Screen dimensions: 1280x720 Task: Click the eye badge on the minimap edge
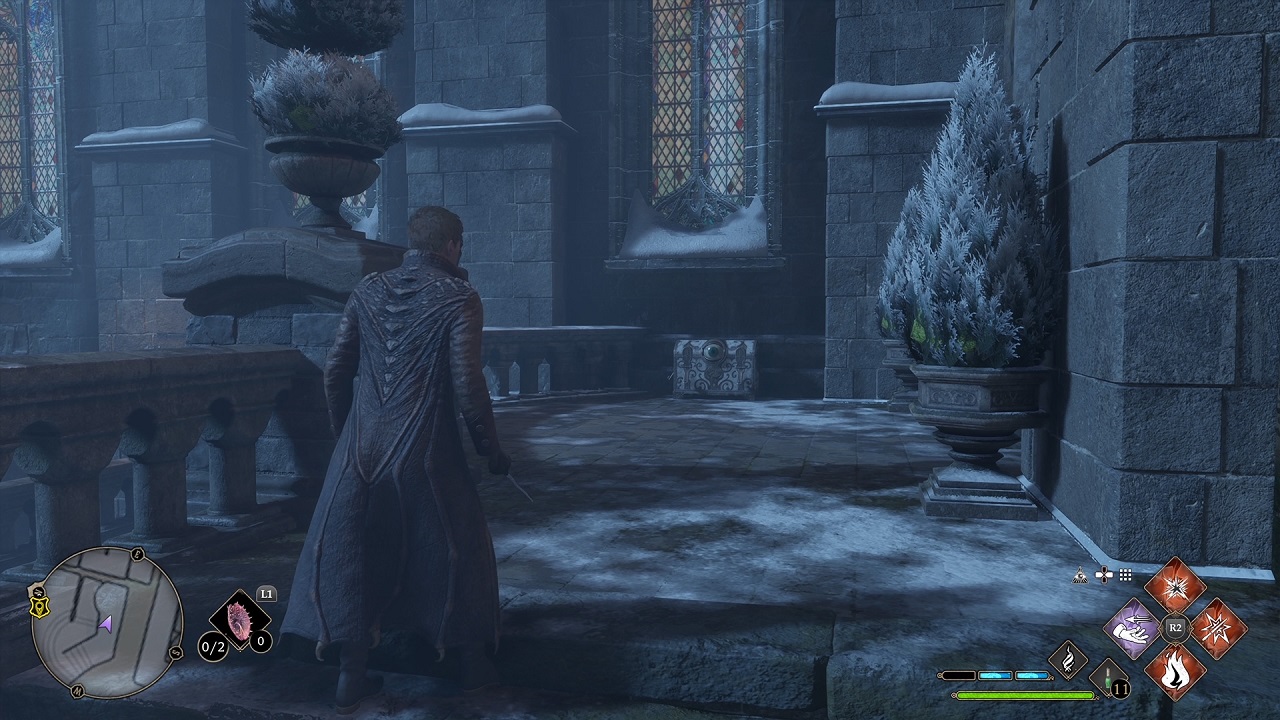point(37,591)
